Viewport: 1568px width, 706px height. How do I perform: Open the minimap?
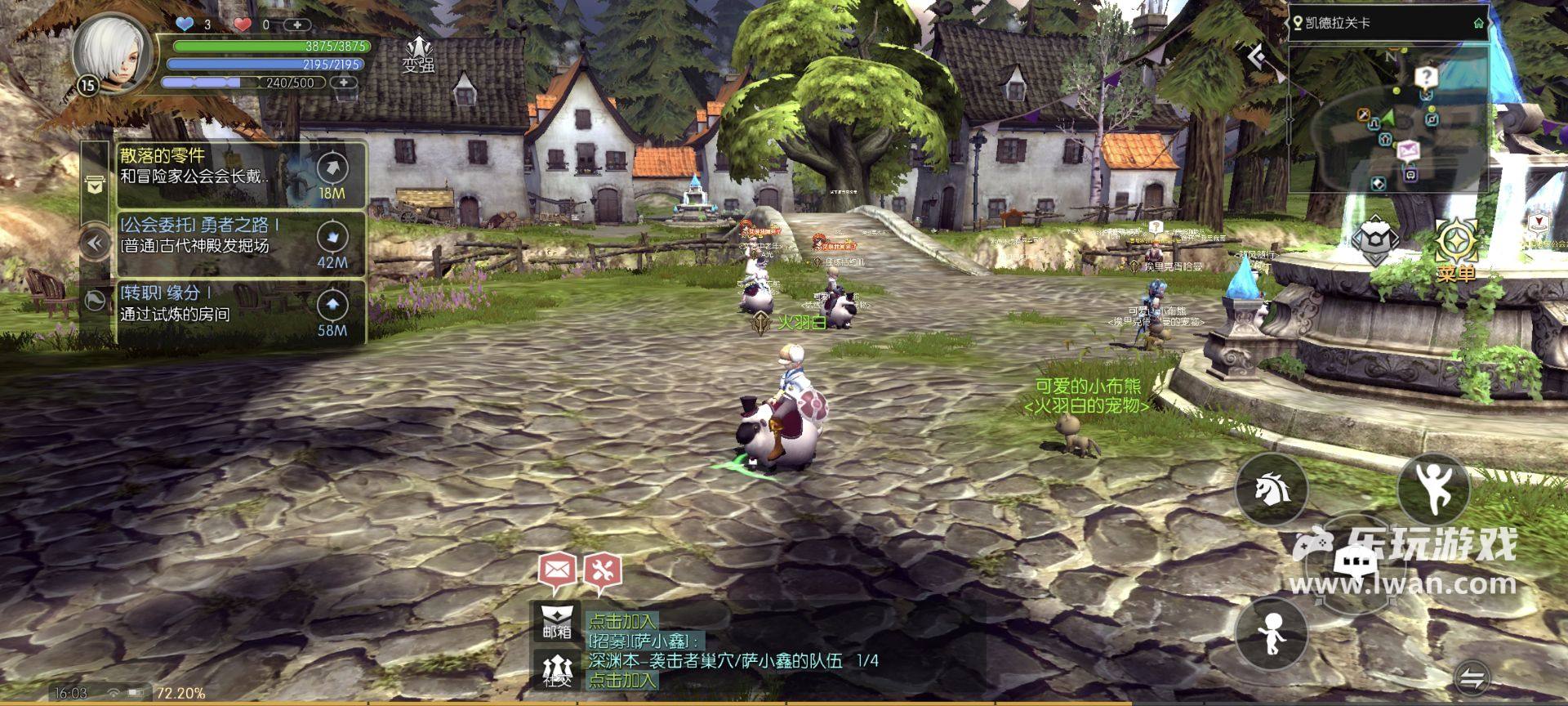(x=1388, y=118)
